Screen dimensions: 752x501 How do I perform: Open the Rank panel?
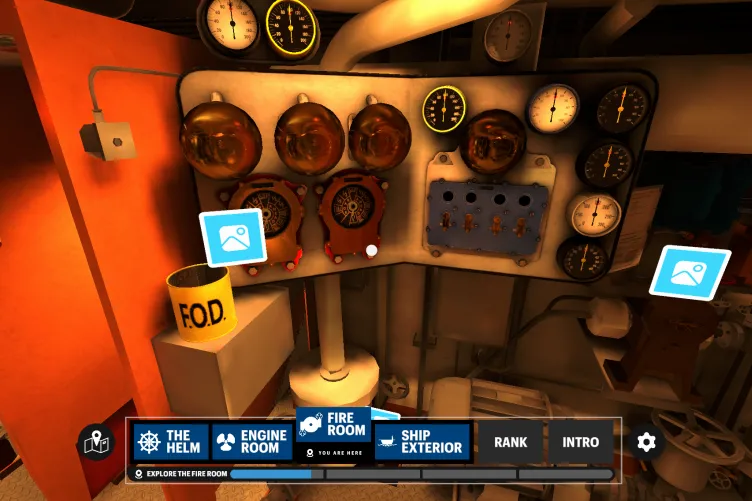pyautogui.click(x=510, y=442)
